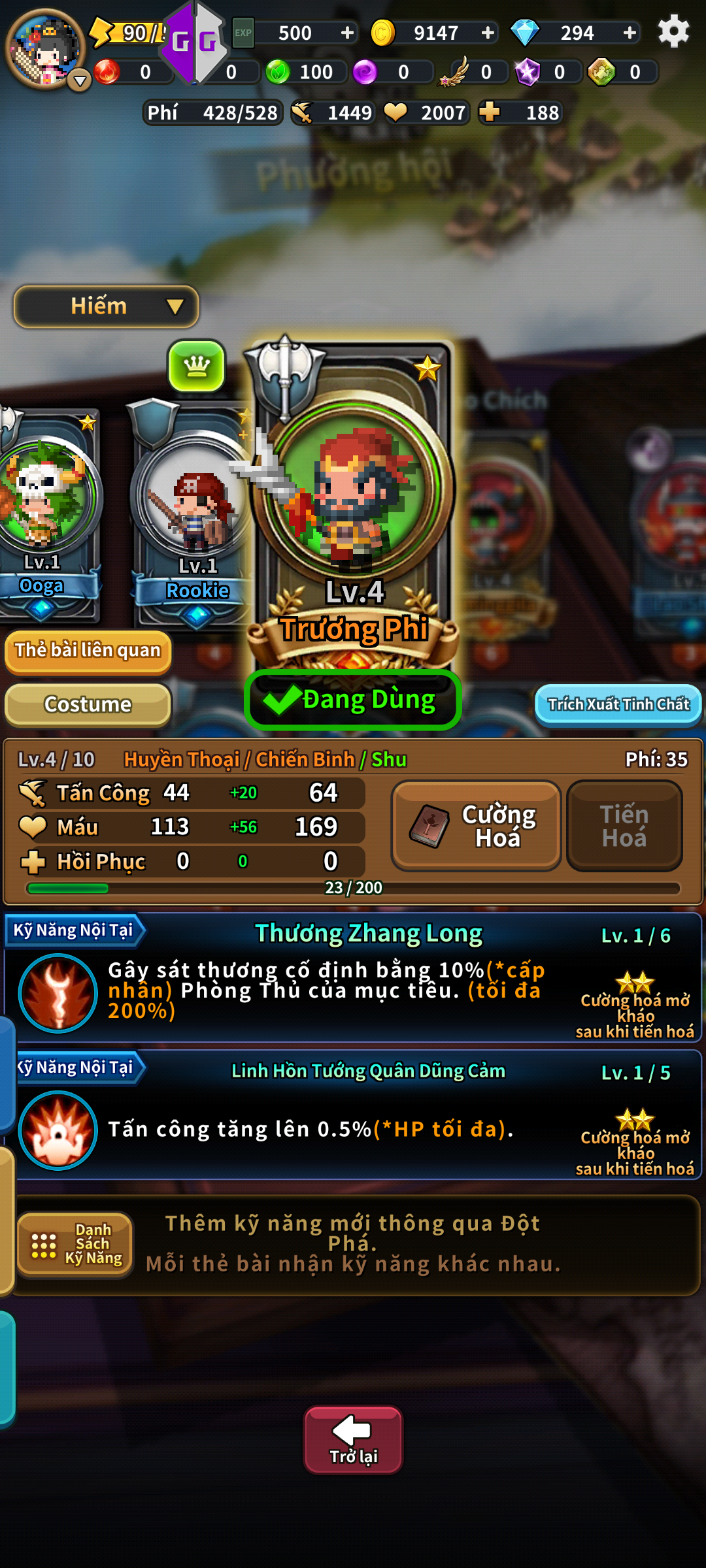
Task: Open Trích Xuất Tinh Chất
Action: [x=618, y=704]
